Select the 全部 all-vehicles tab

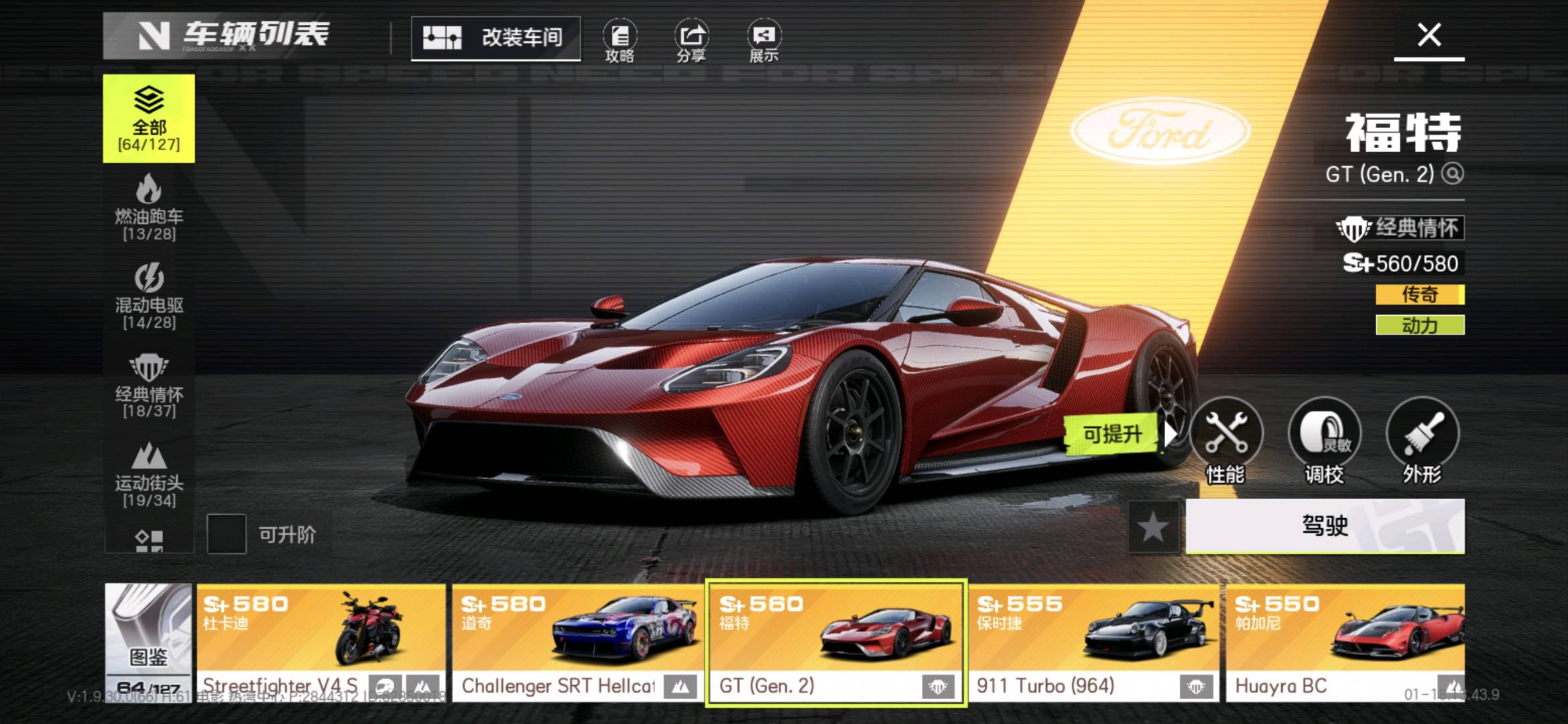[149, 119]
